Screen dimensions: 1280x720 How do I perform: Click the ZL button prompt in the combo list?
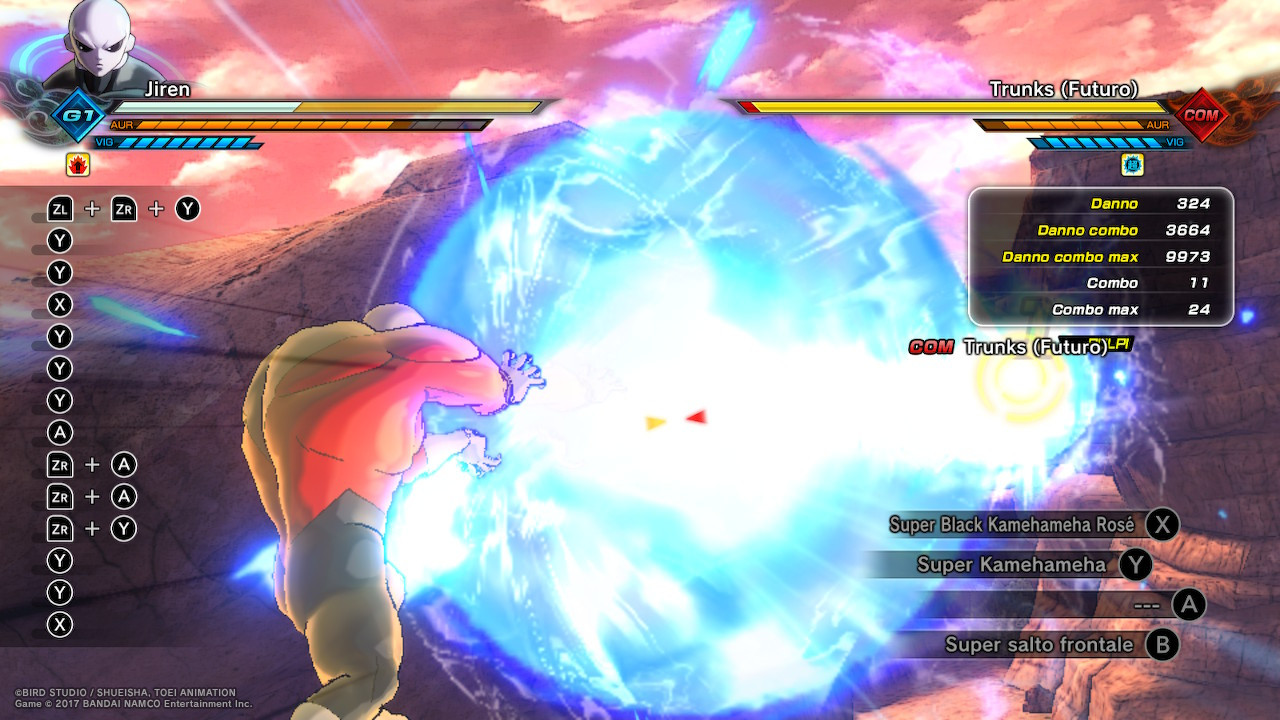pos(60,208)
